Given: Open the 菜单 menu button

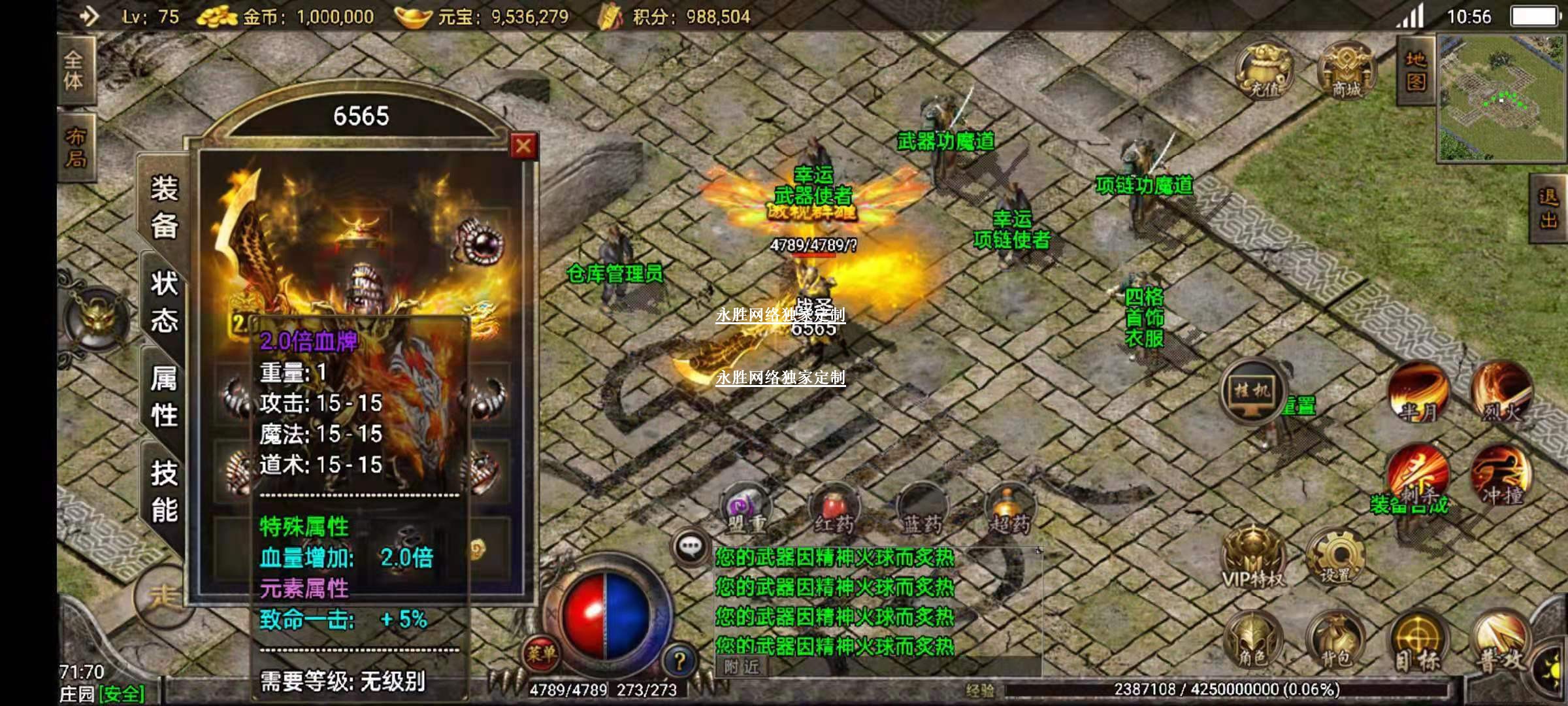Looking at the screenshot, I should [x=542, y=652].
